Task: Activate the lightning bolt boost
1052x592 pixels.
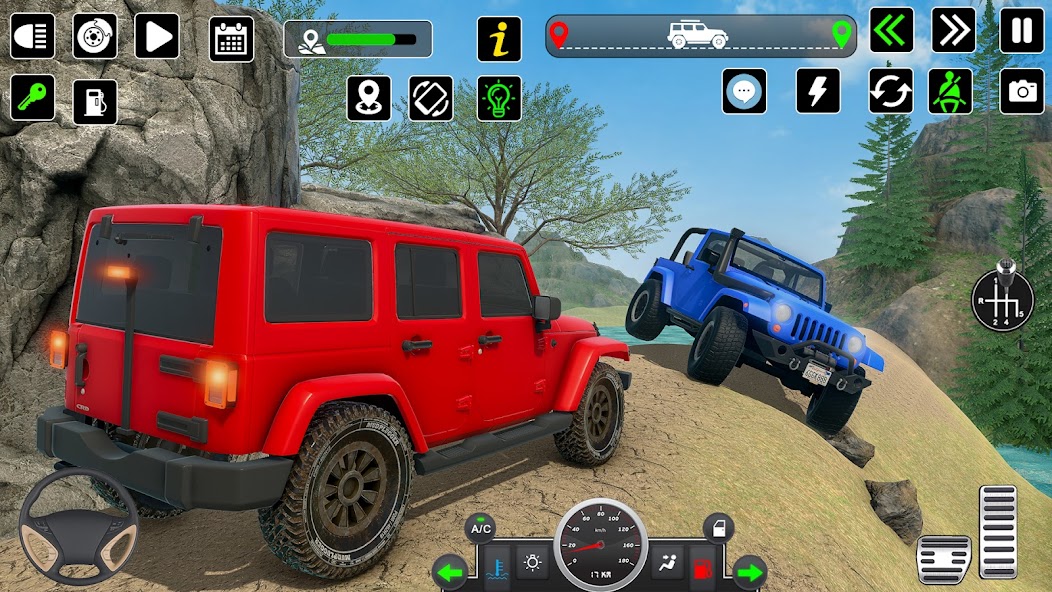Action: [x=818, y=91]
